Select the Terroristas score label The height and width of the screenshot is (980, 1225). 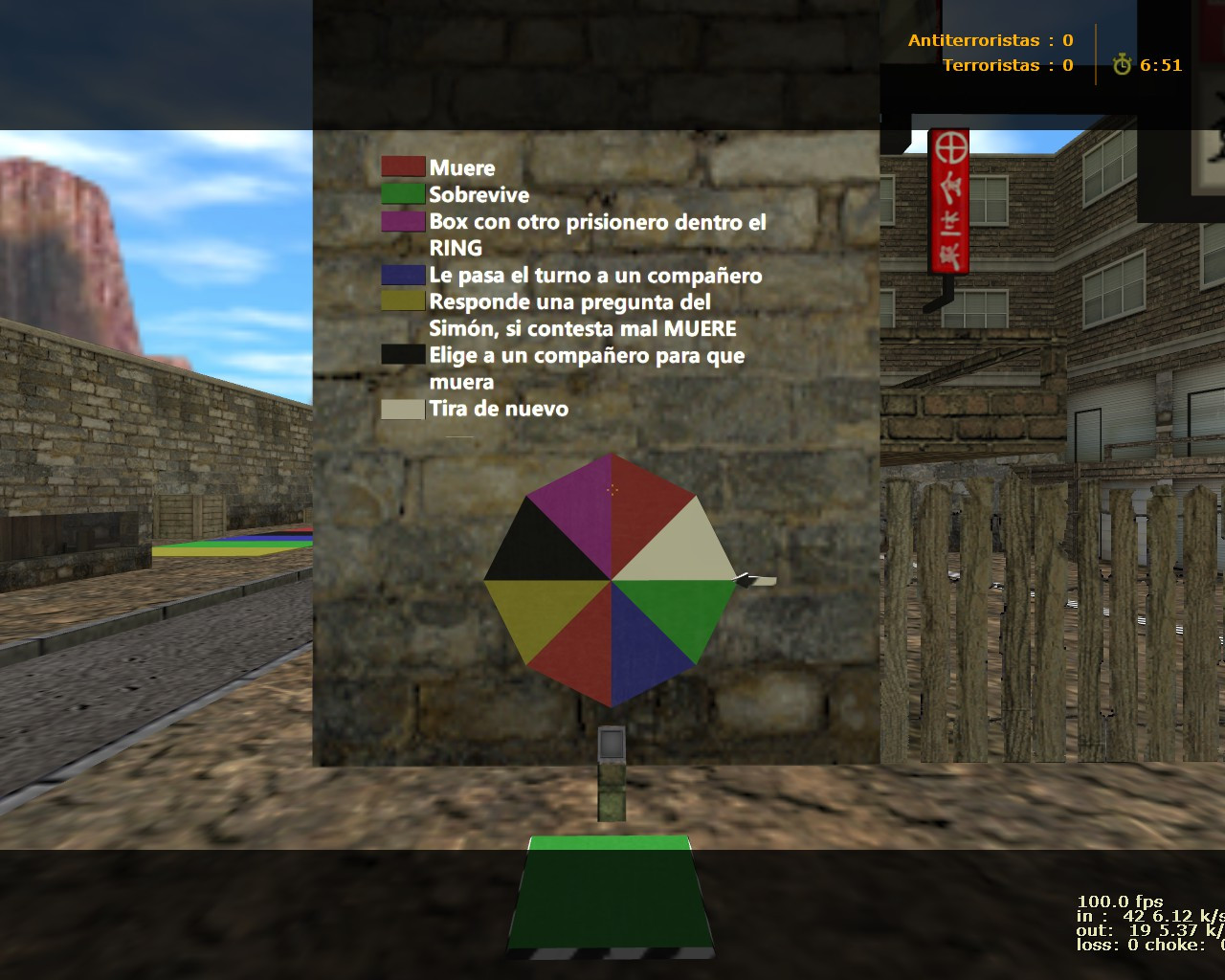[x=991, y=65]
